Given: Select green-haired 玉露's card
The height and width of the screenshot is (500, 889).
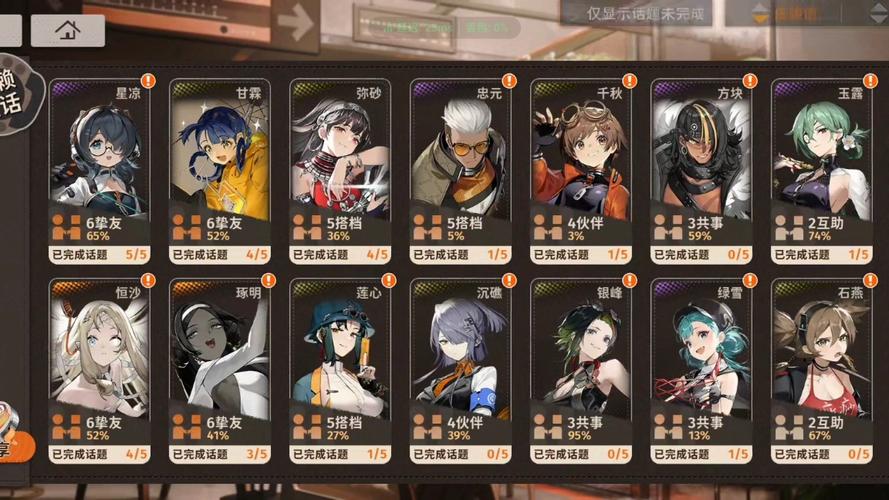Looking at the screenshot, I should pos(821,170).
